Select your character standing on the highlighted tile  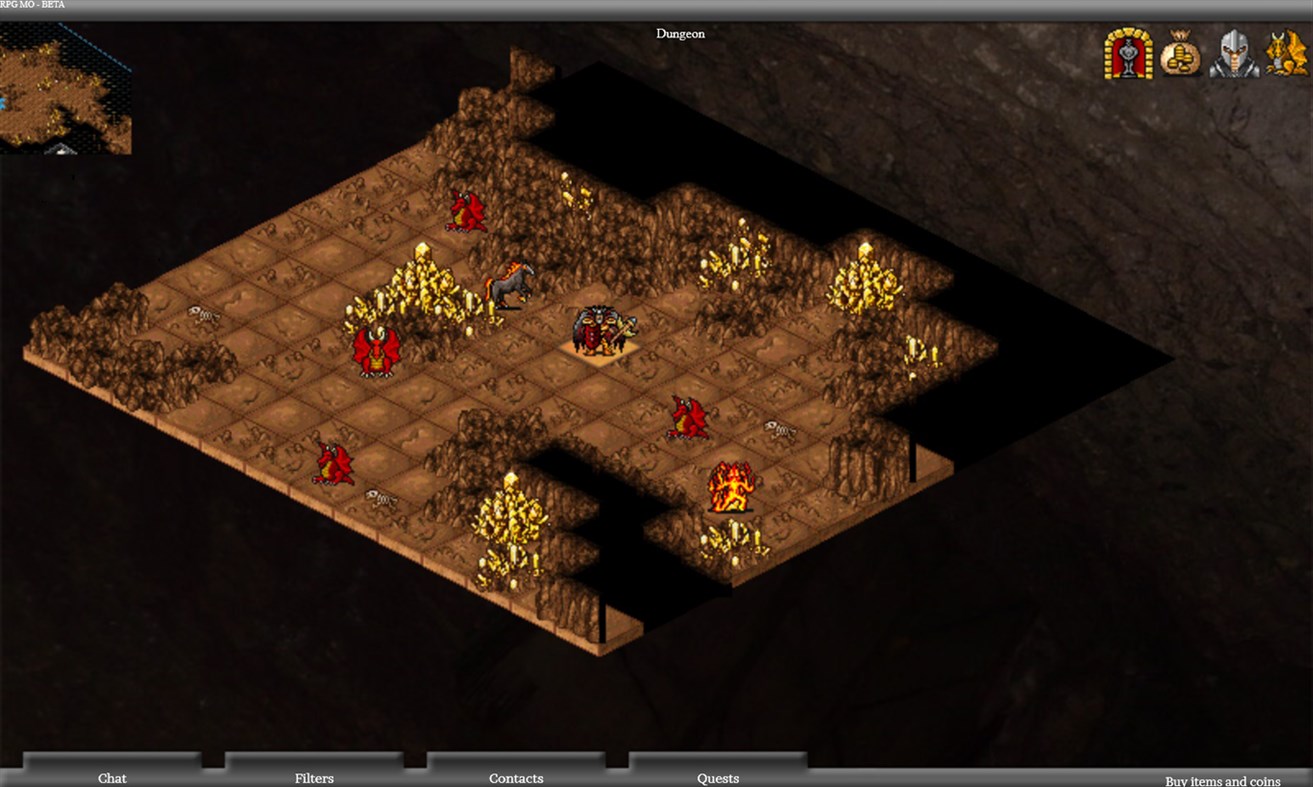click(x=596, y=330)
